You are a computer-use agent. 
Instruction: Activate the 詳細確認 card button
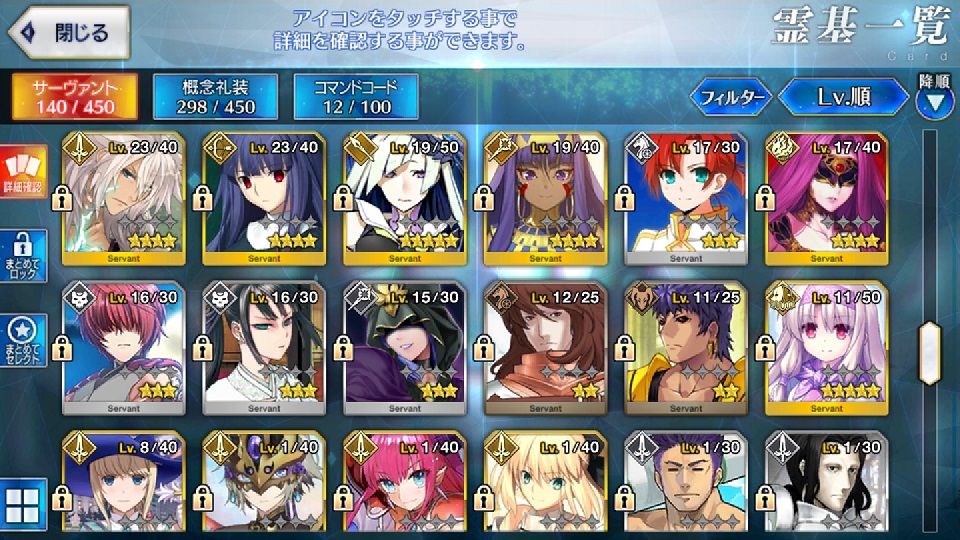tap(22, 172)
